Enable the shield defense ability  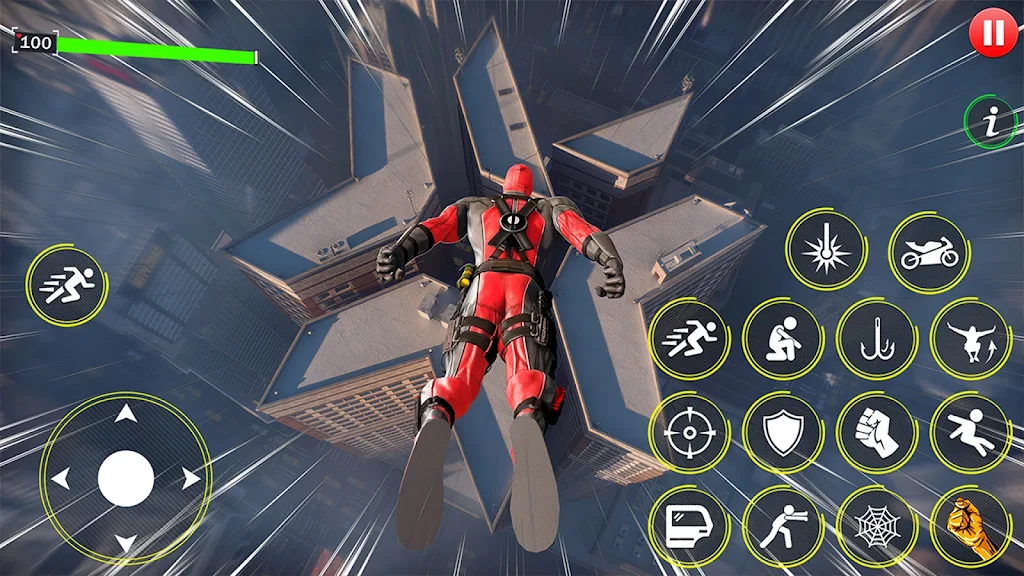[x=782, y=433]
